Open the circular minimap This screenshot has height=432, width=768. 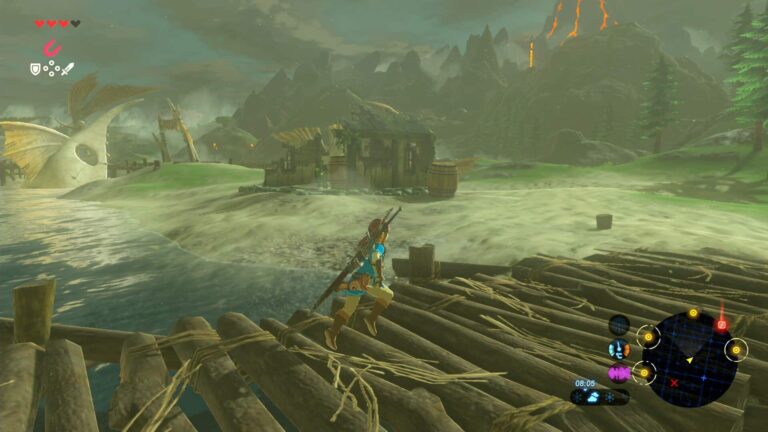click(x=689, y=358)
